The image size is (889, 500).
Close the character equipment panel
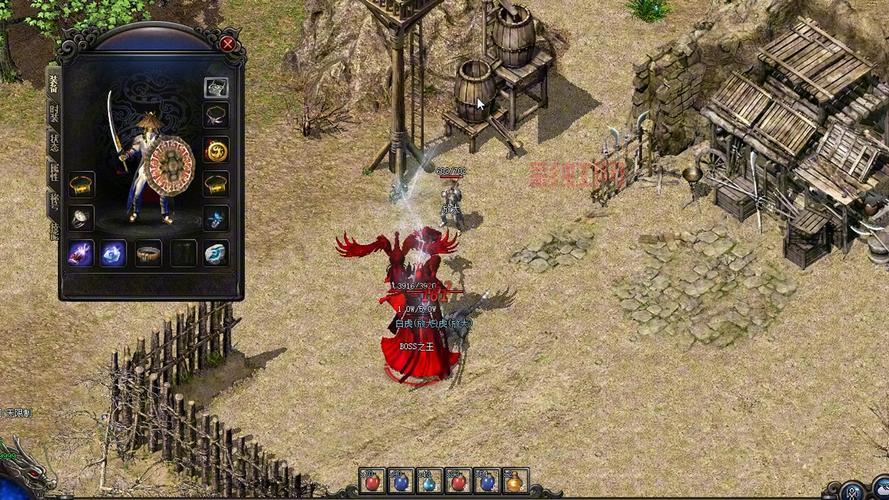228,44
